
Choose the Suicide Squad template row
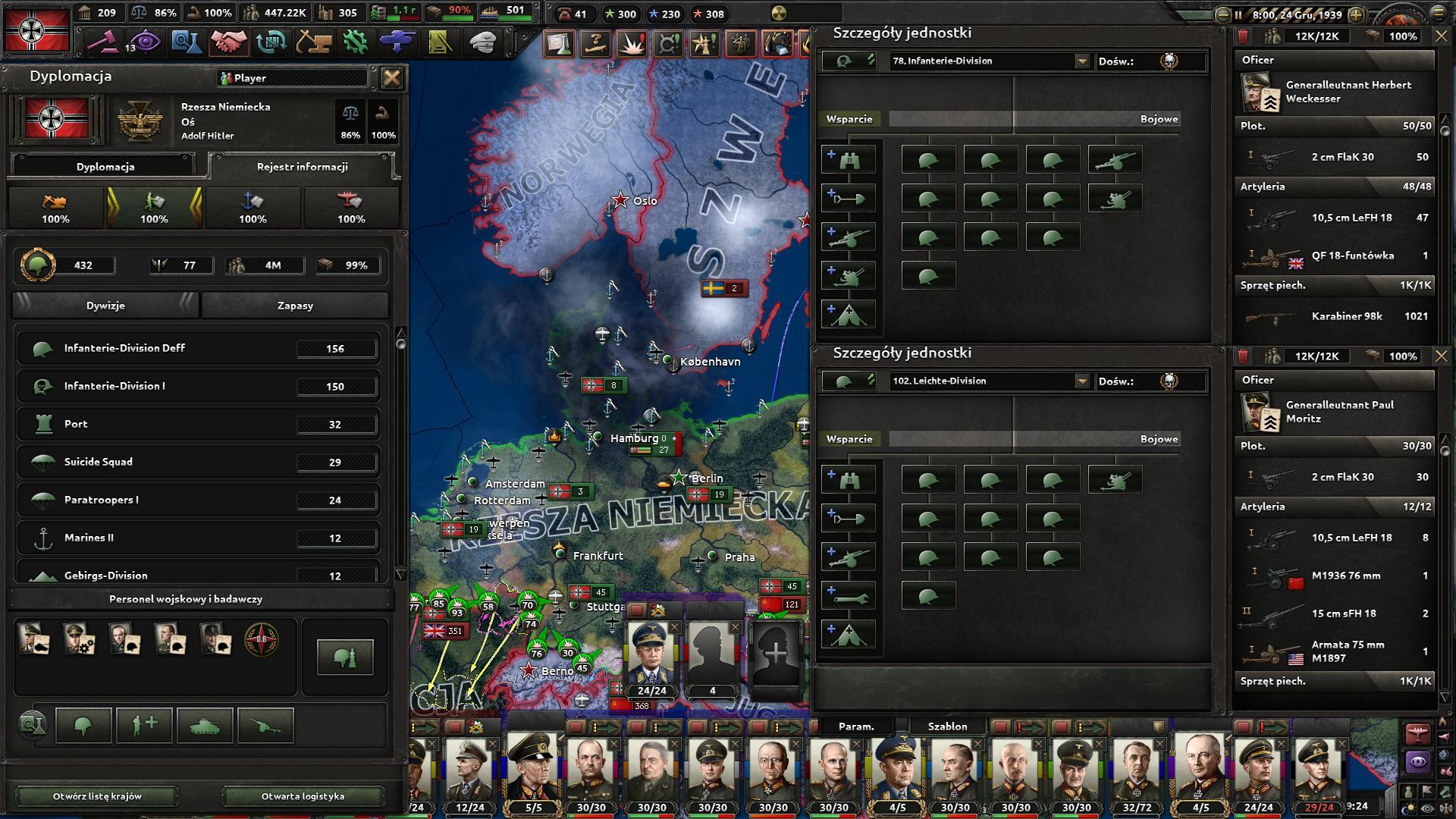pos(197,462)
